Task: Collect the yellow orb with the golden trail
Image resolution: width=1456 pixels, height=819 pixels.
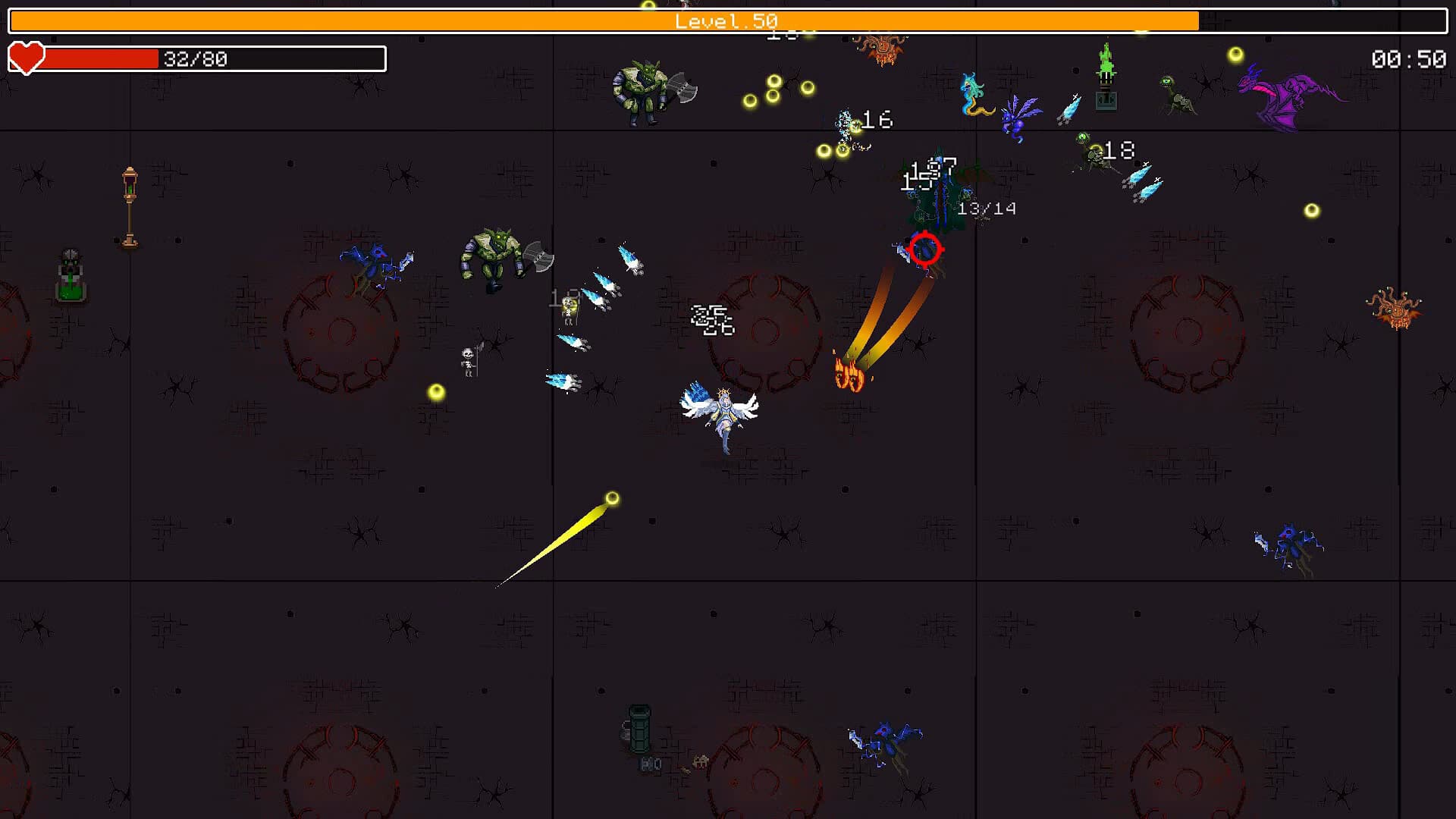Action: coord(611,497)
